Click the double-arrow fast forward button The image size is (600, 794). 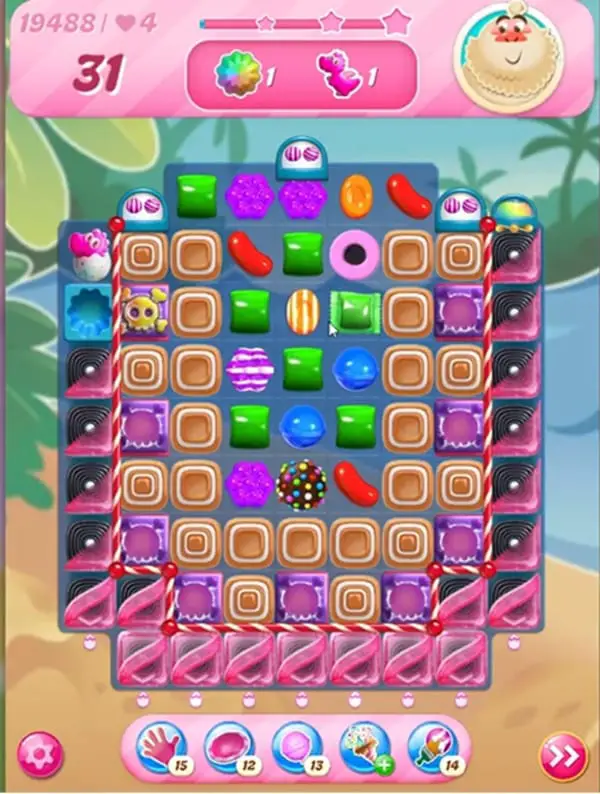pos(562,757)
